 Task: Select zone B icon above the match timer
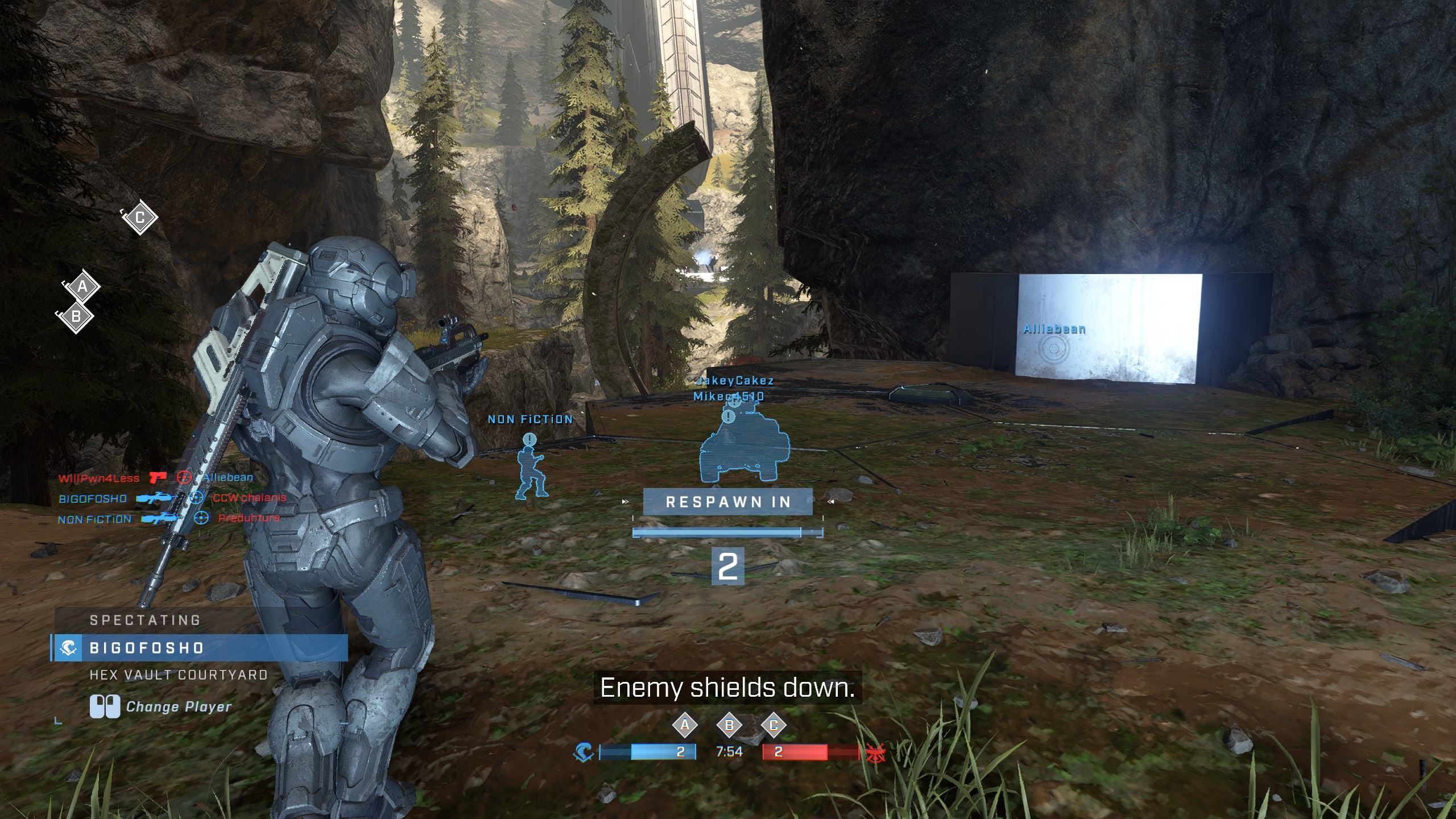click(x=729, y=725)
